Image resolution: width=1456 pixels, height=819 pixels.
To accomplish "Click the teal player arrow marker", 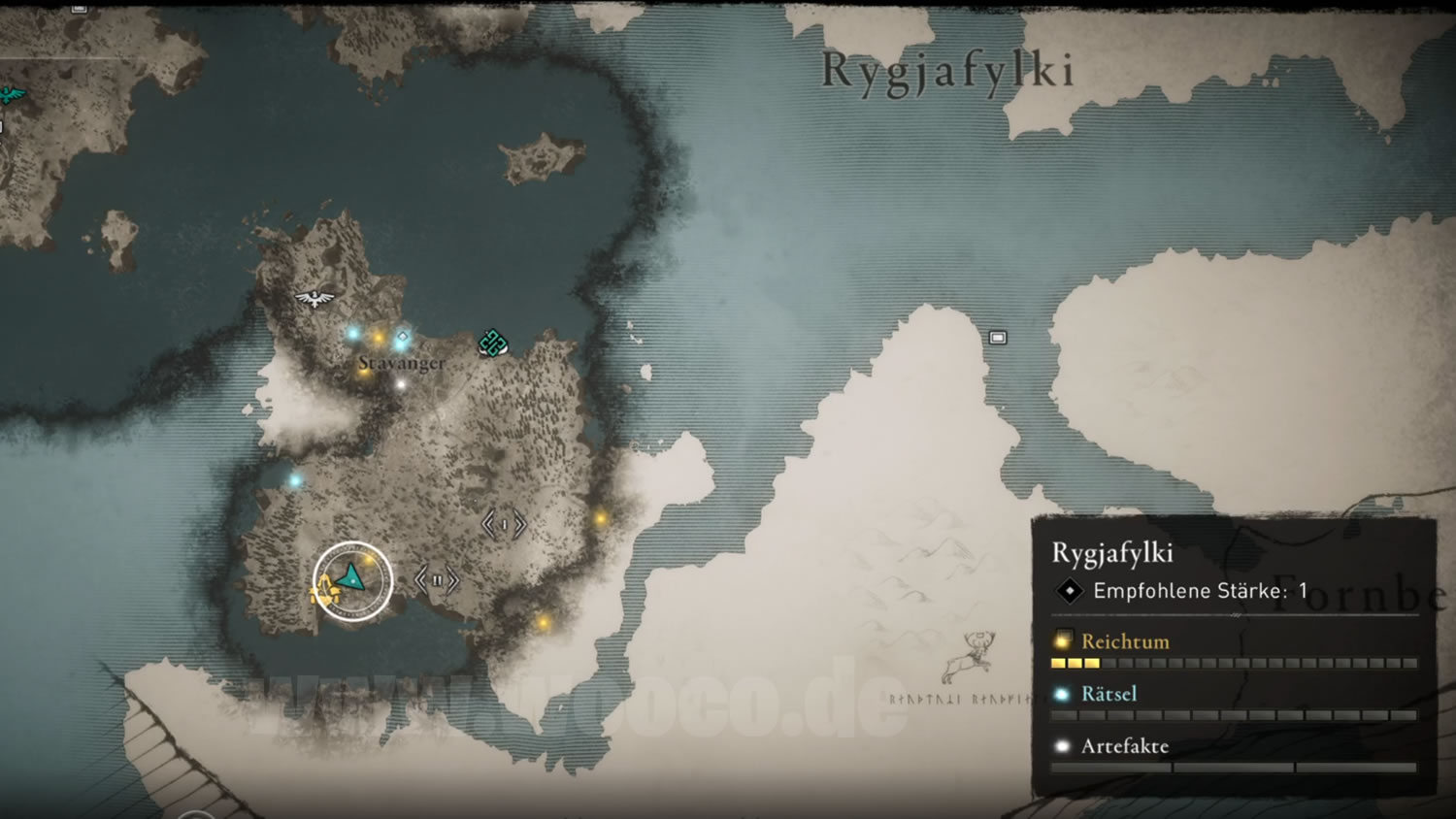I will (x=351, y=578).
